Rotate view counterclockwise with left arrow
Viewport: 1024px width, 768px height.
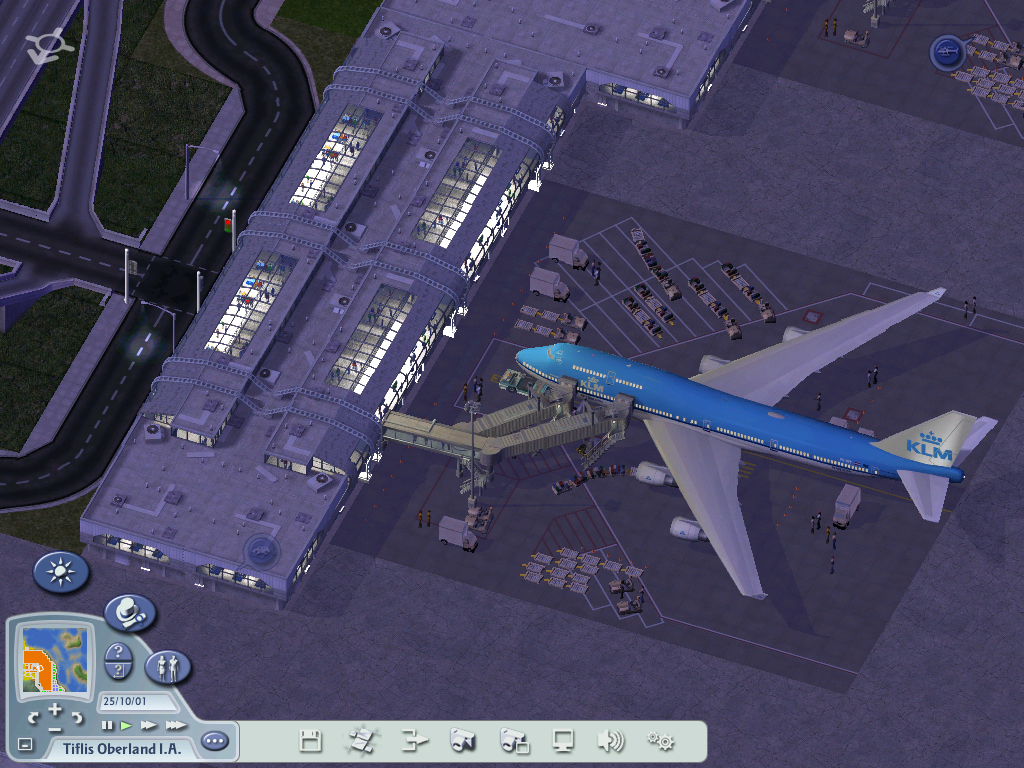33,717
